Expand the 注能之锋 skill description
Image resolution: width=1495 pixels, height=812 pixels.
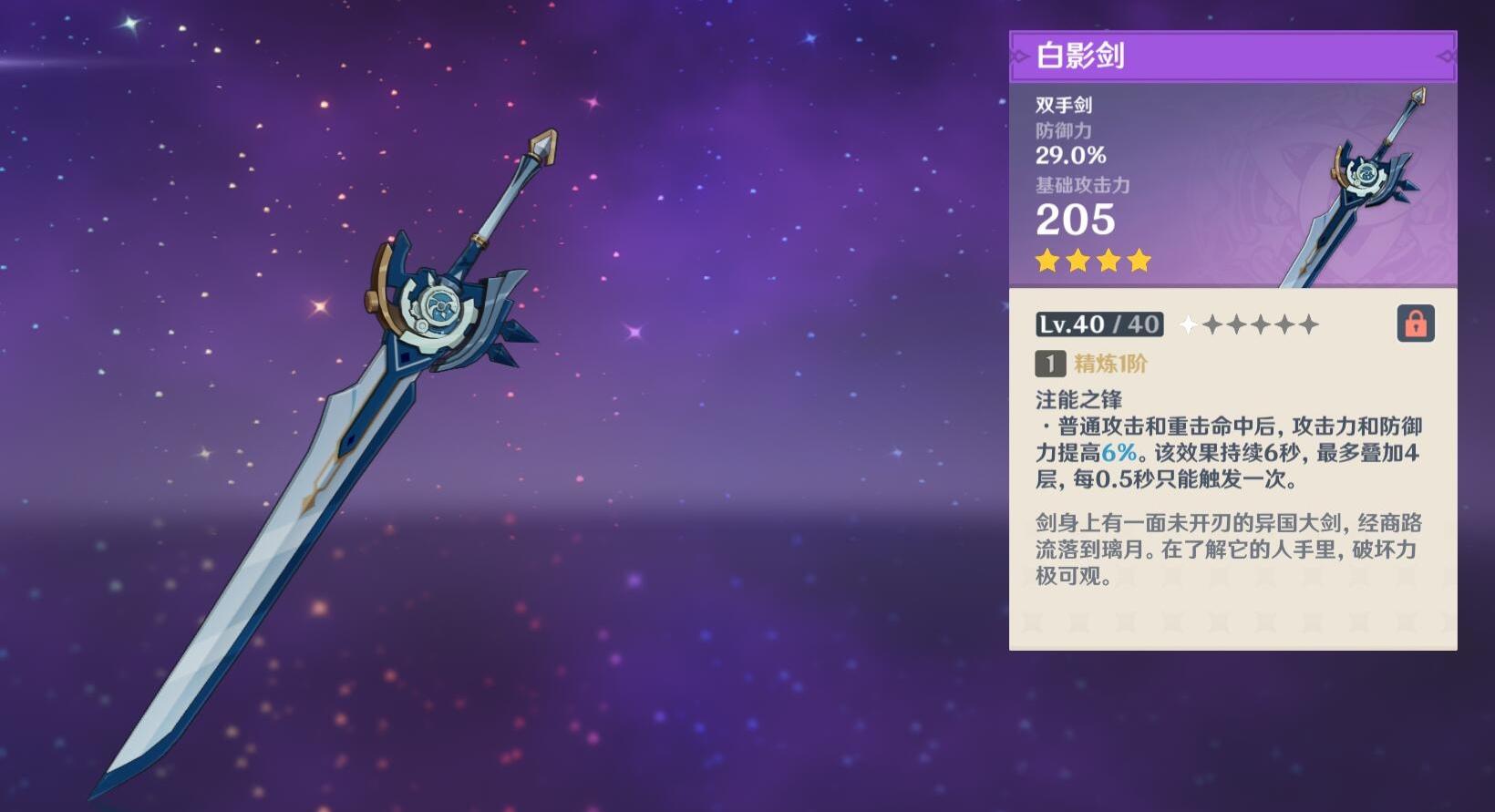point(1079,398)
